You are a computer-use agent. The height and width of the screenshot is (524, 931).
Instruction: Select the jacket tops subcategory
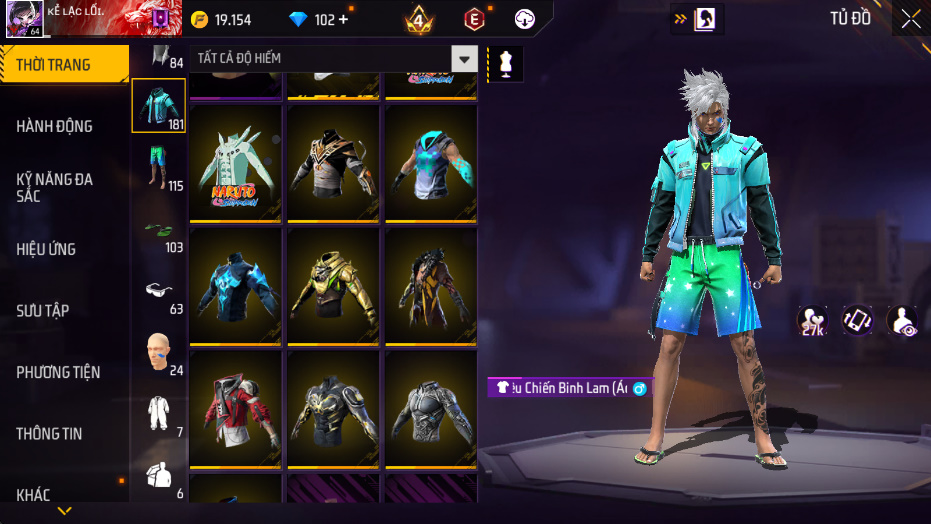pos(158,105)
